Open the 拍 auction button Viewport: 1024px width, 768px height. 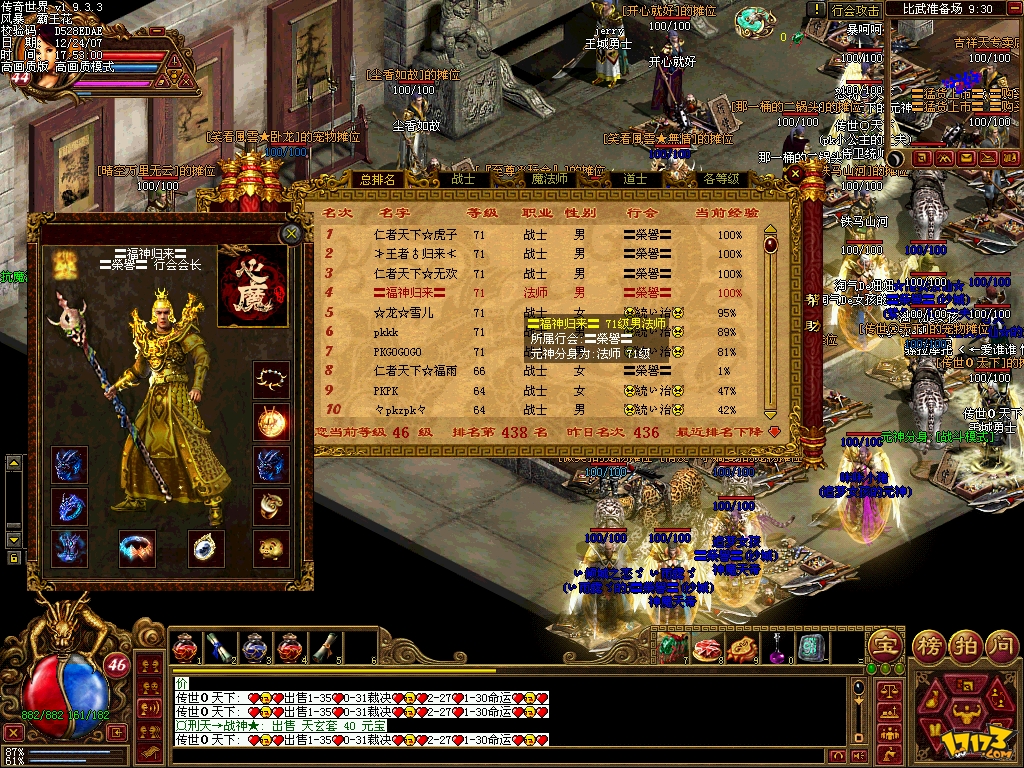(964, 644)
